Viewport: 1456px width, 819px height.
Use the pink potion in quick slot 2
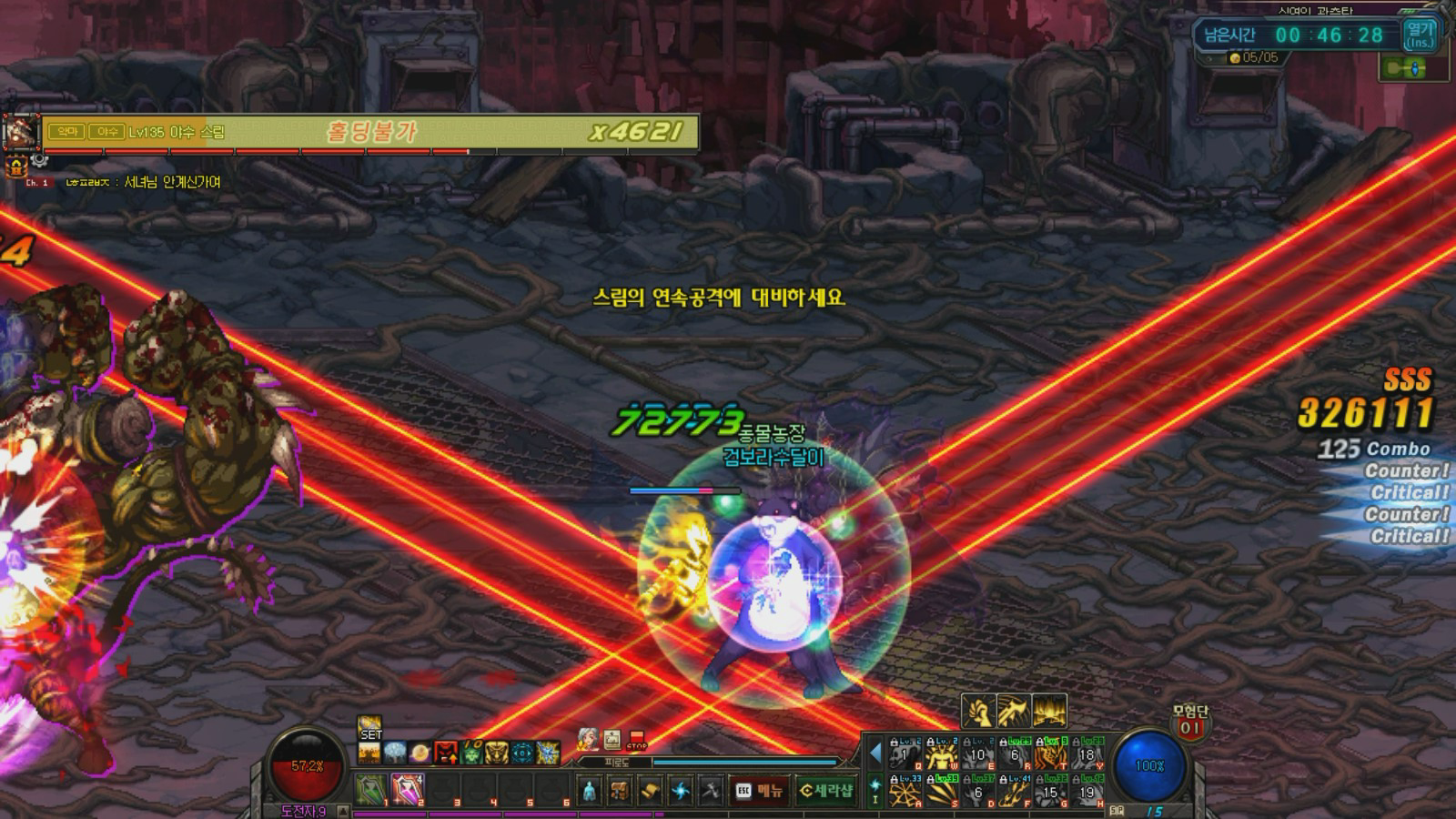[x=407, y=790]
